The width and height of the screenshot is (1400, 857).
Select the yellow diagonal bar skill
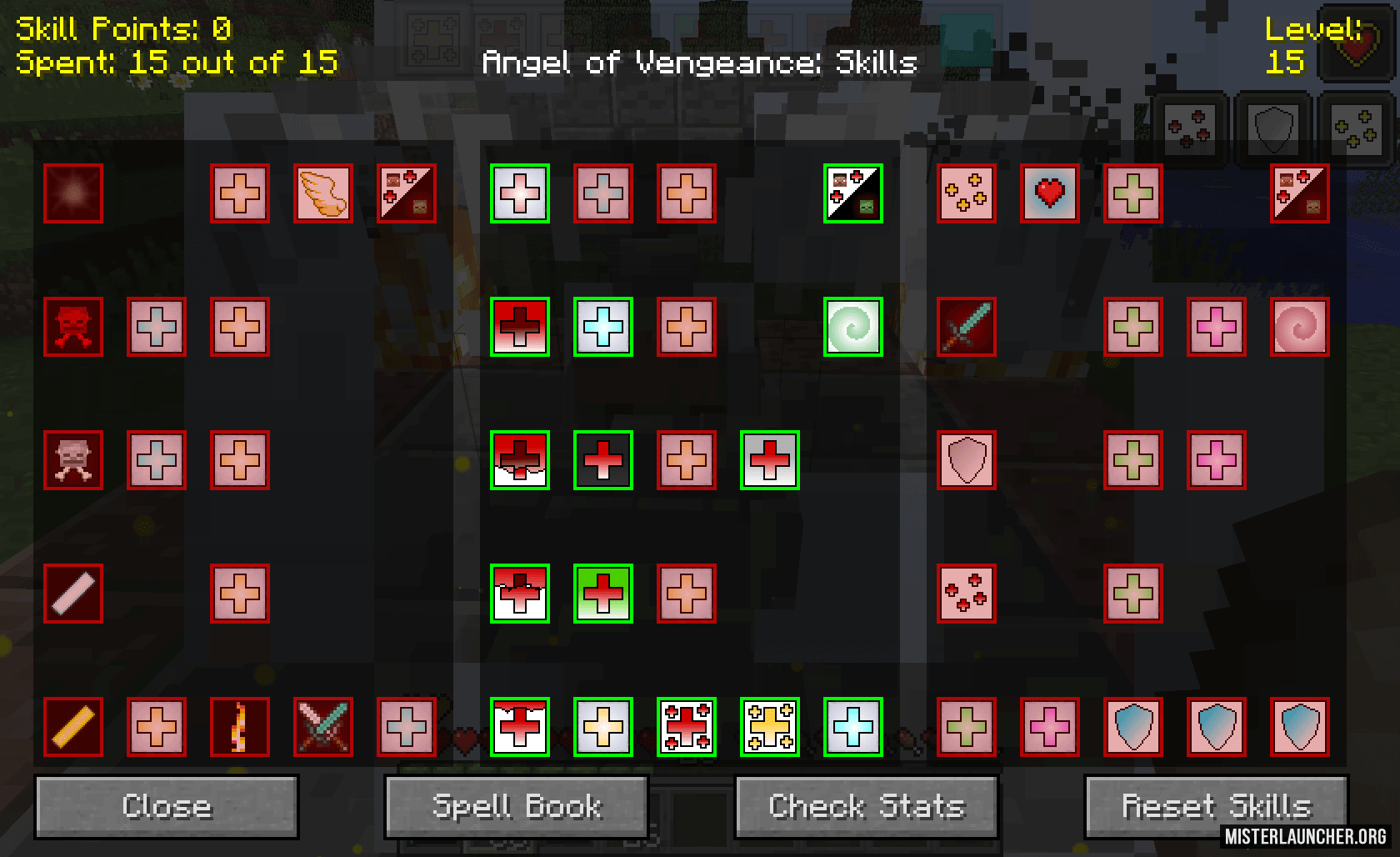(73, 727)
